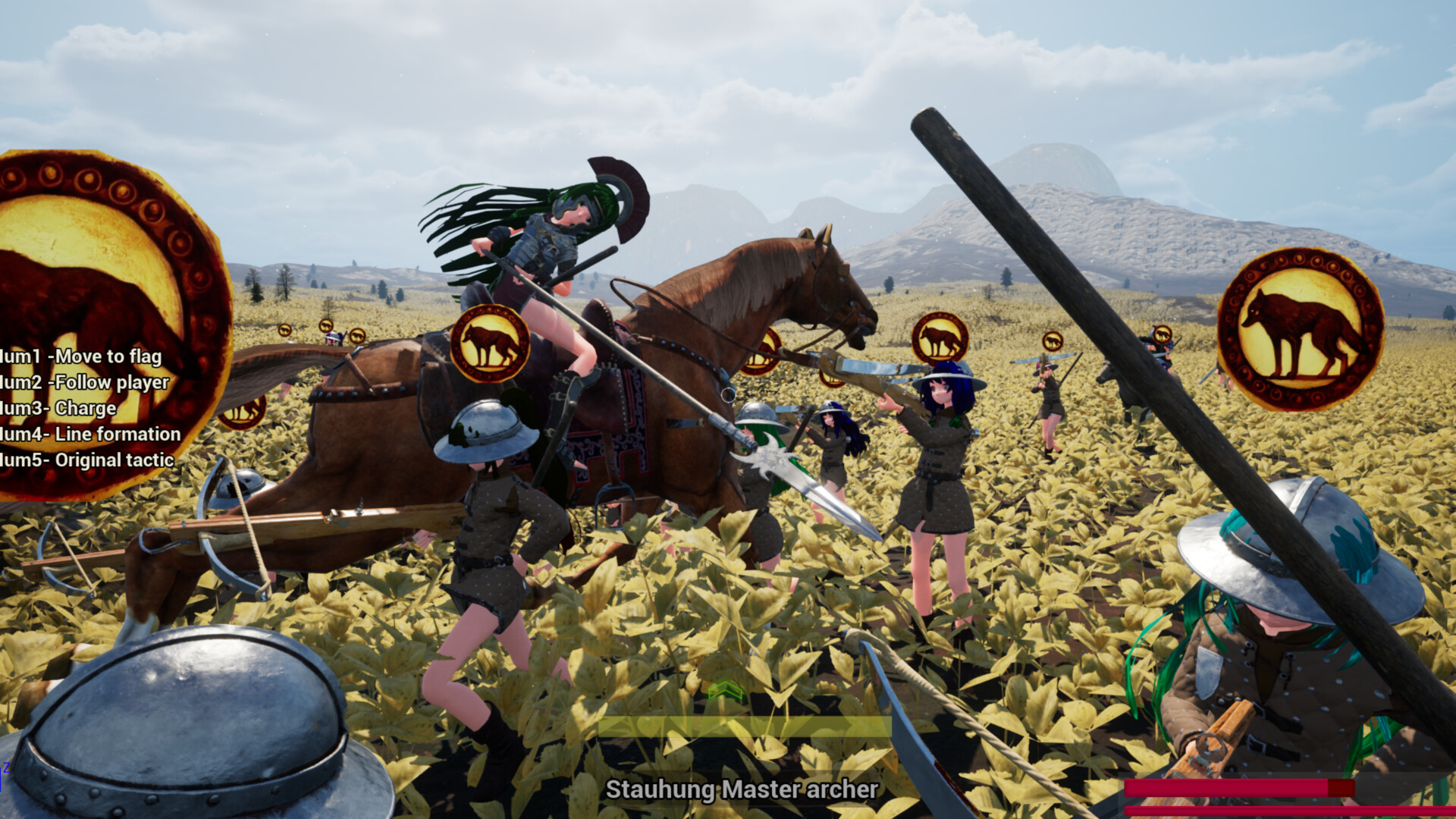Viewport: 1456px width, 819px height.
Task: Open the Num1 Move to flag command
Action: click(82, 356)
